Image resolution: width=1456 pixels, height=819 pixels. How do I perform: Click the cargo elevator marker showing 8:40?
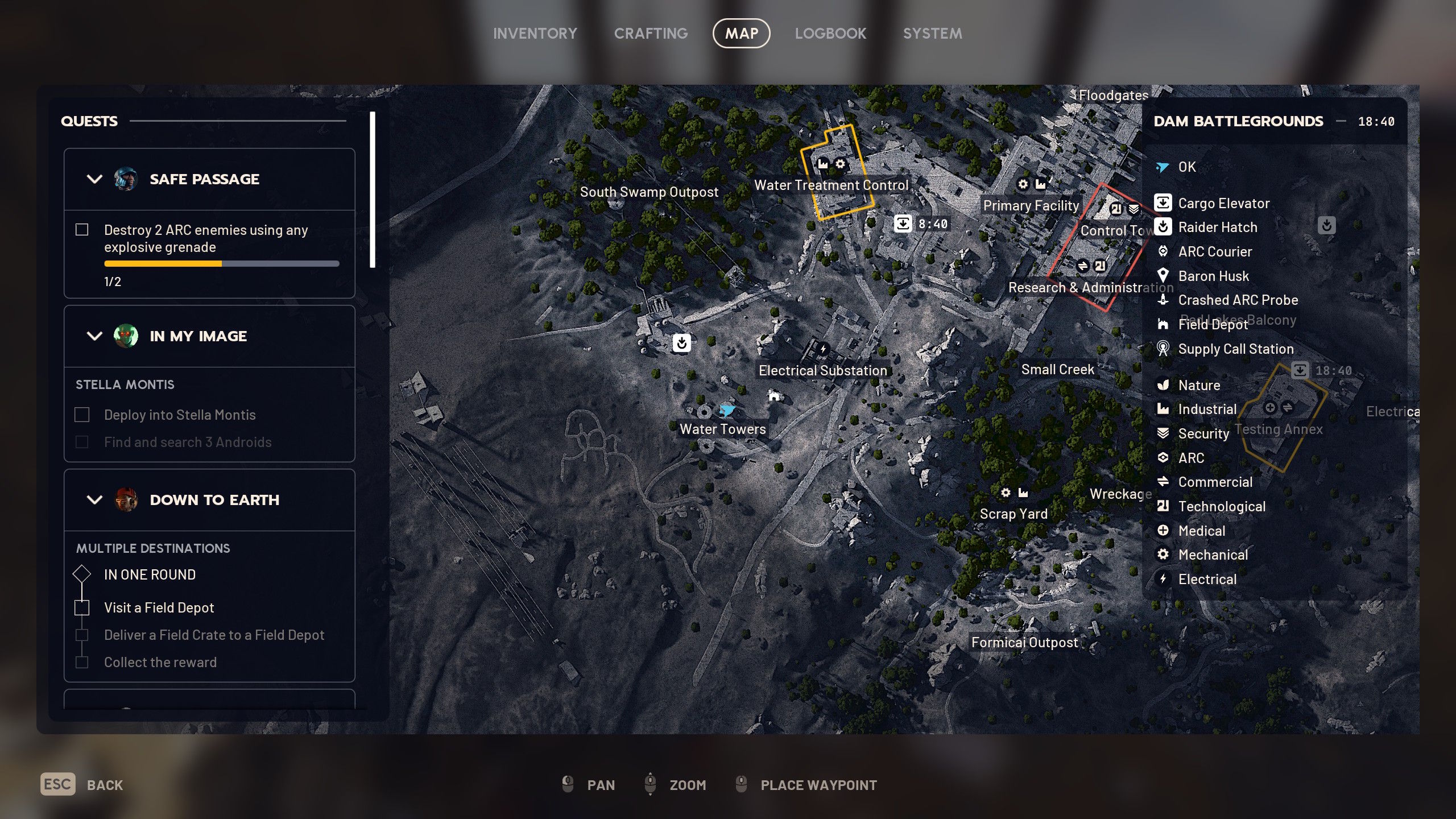(x=903, y=224)
